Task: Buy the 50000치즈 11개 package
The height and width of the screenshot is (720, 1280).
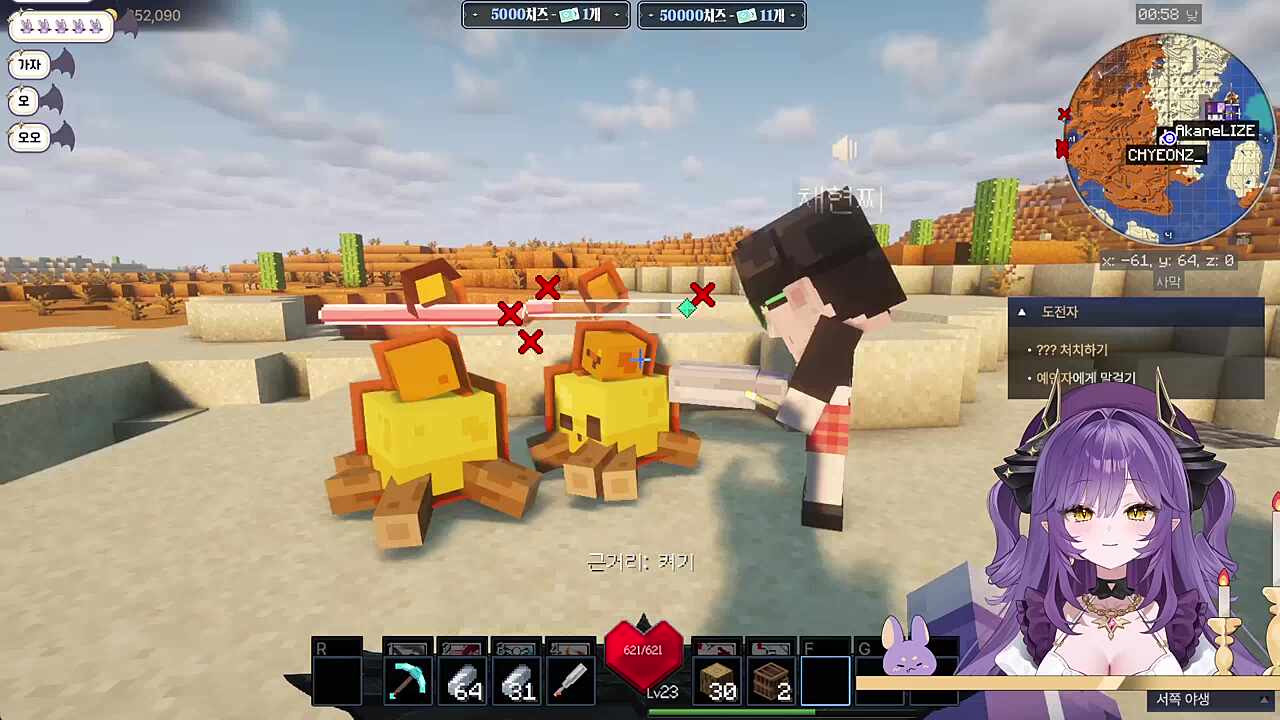Action: point(721,15)
